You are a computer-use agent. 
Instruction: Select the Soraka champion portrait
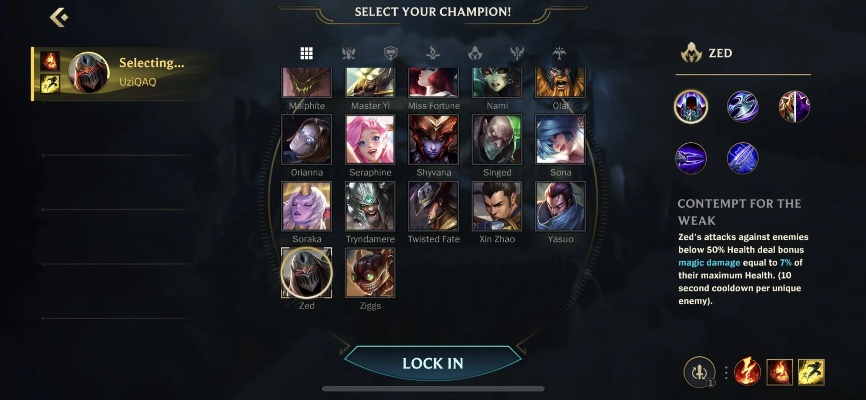point(307,206)
